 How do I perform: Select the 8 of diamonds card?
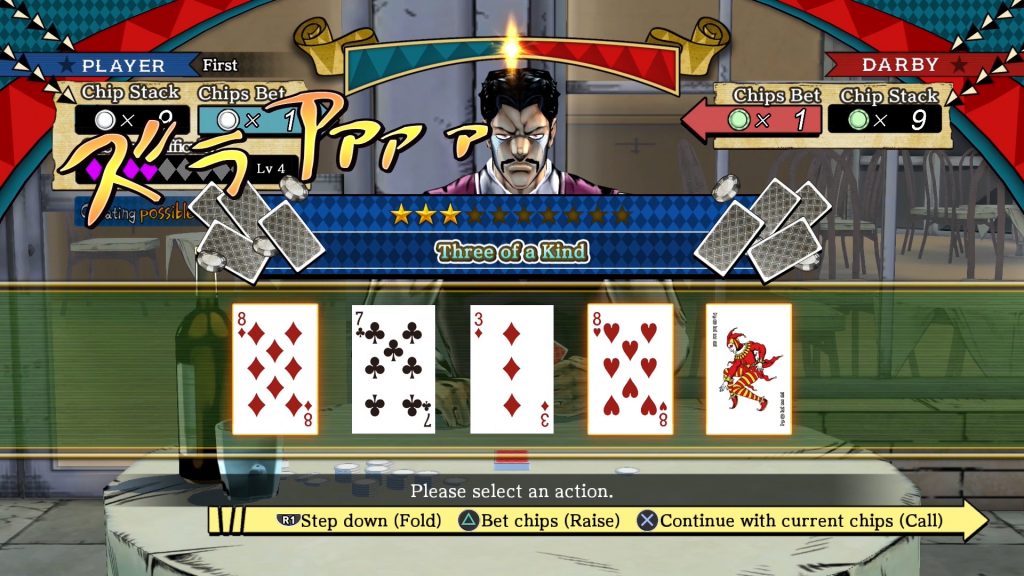[x=275, y=369]
